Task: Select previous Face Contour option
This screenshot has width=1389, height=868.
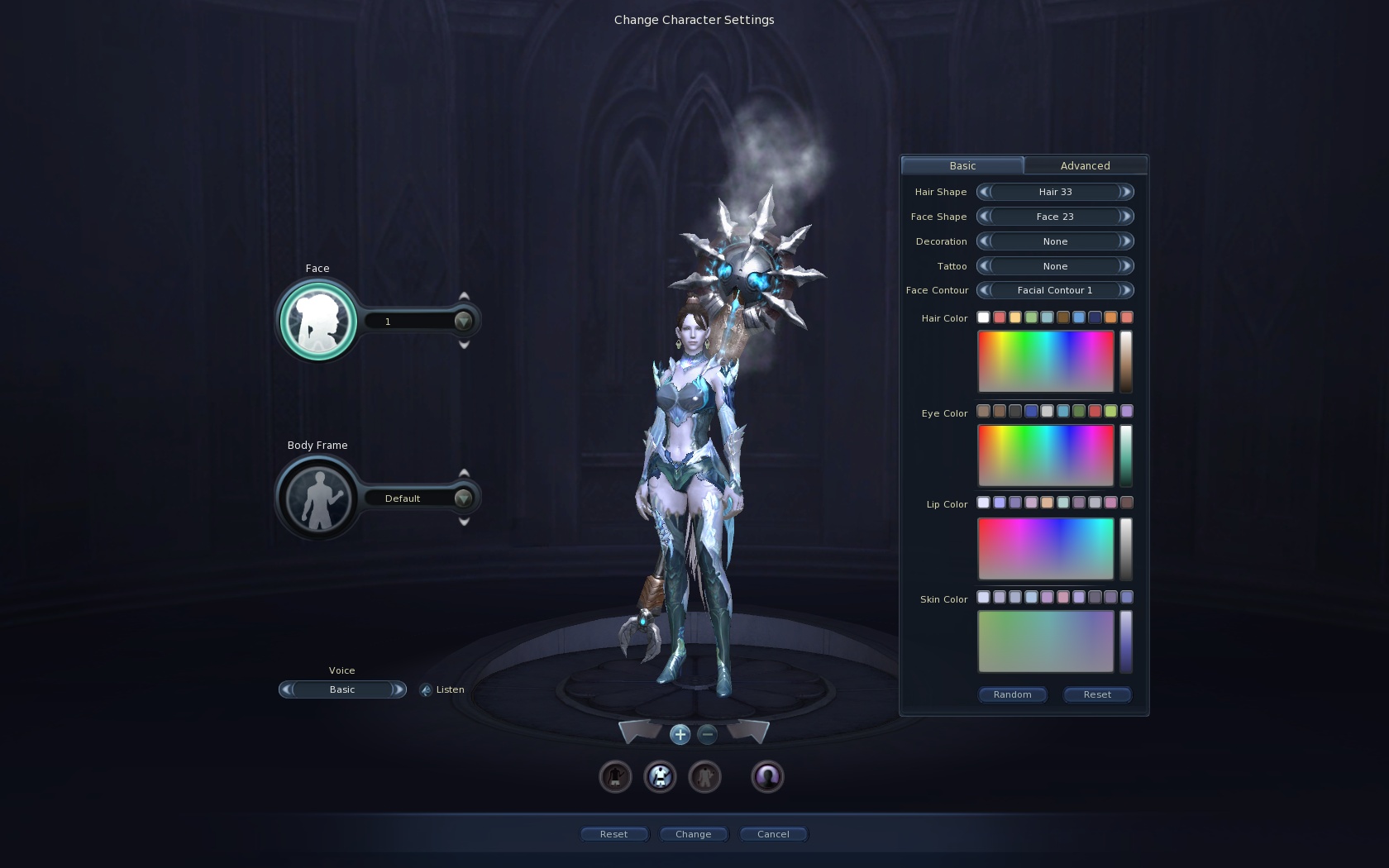Action: pyautogui.click(x=984, y=290)
